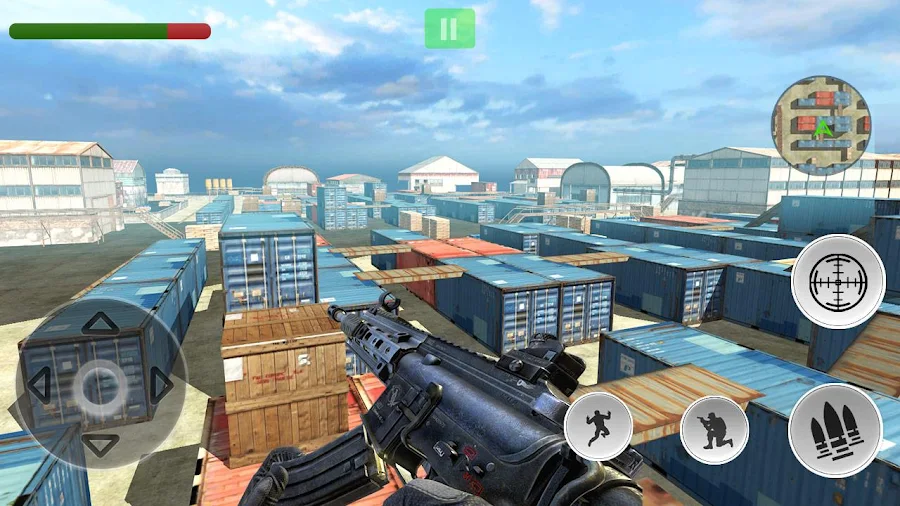
Task: Strafe left with the left arrow
Action: [38, 385]
